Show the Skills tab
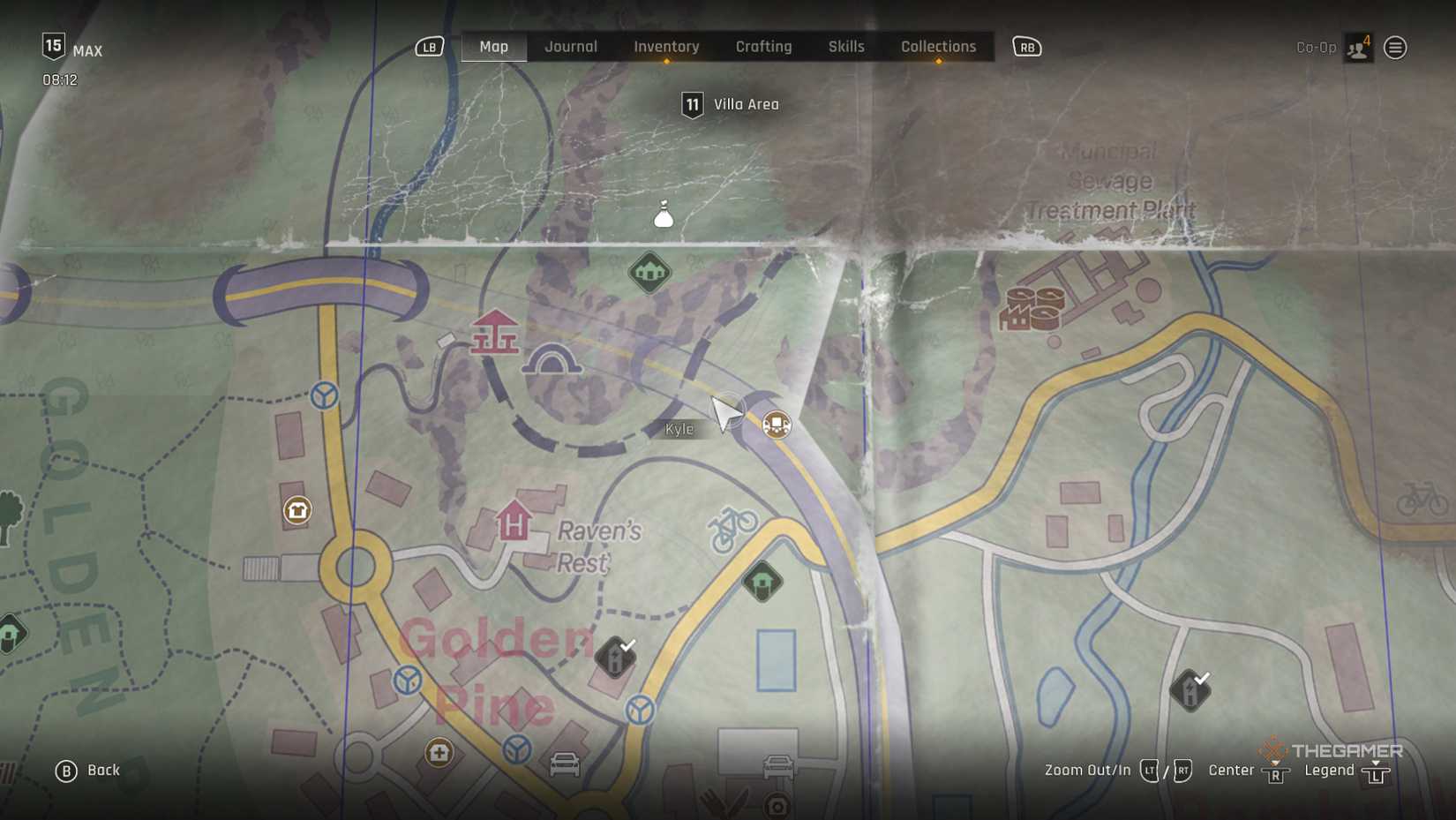The width and height of the screenshot is (1456, 820). tap(845, 47)
